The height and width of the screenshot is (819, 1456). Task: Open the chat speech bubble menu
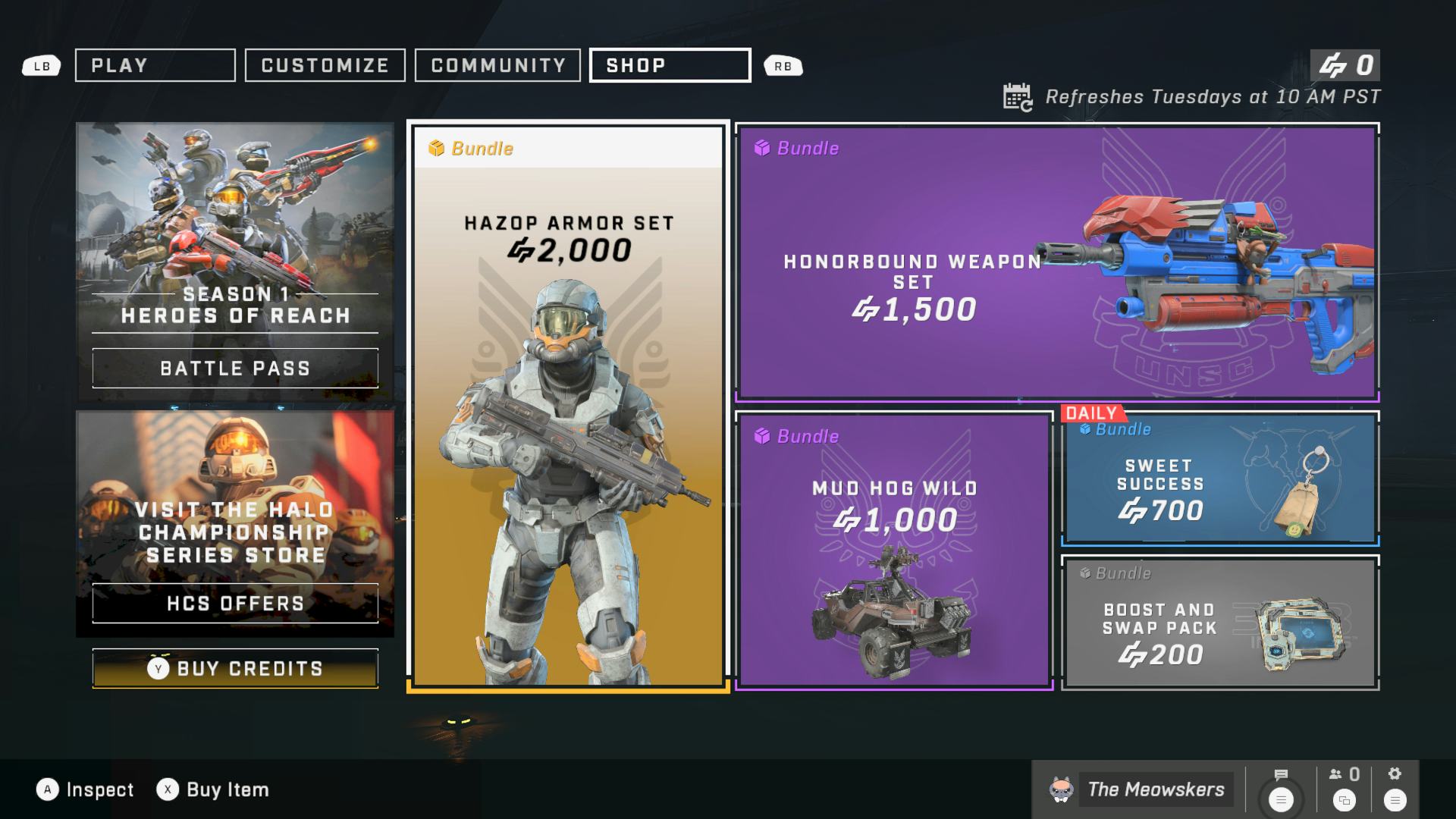tap(1281, 789)
